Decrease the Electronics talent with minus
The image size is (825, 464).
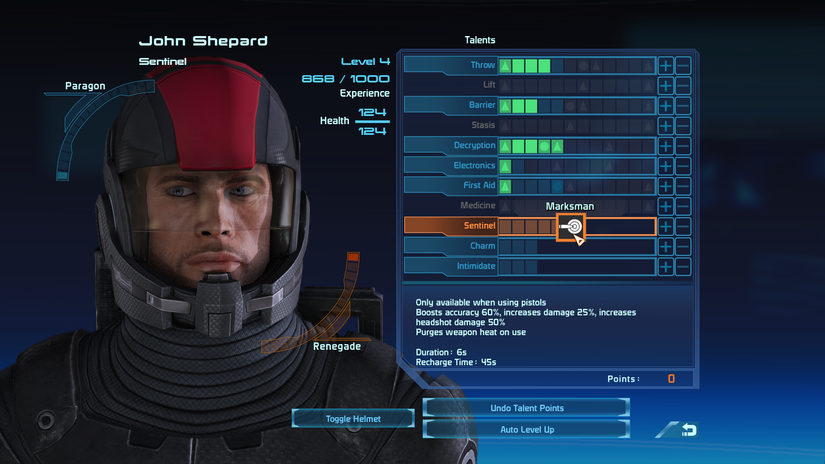pos(683,166)
